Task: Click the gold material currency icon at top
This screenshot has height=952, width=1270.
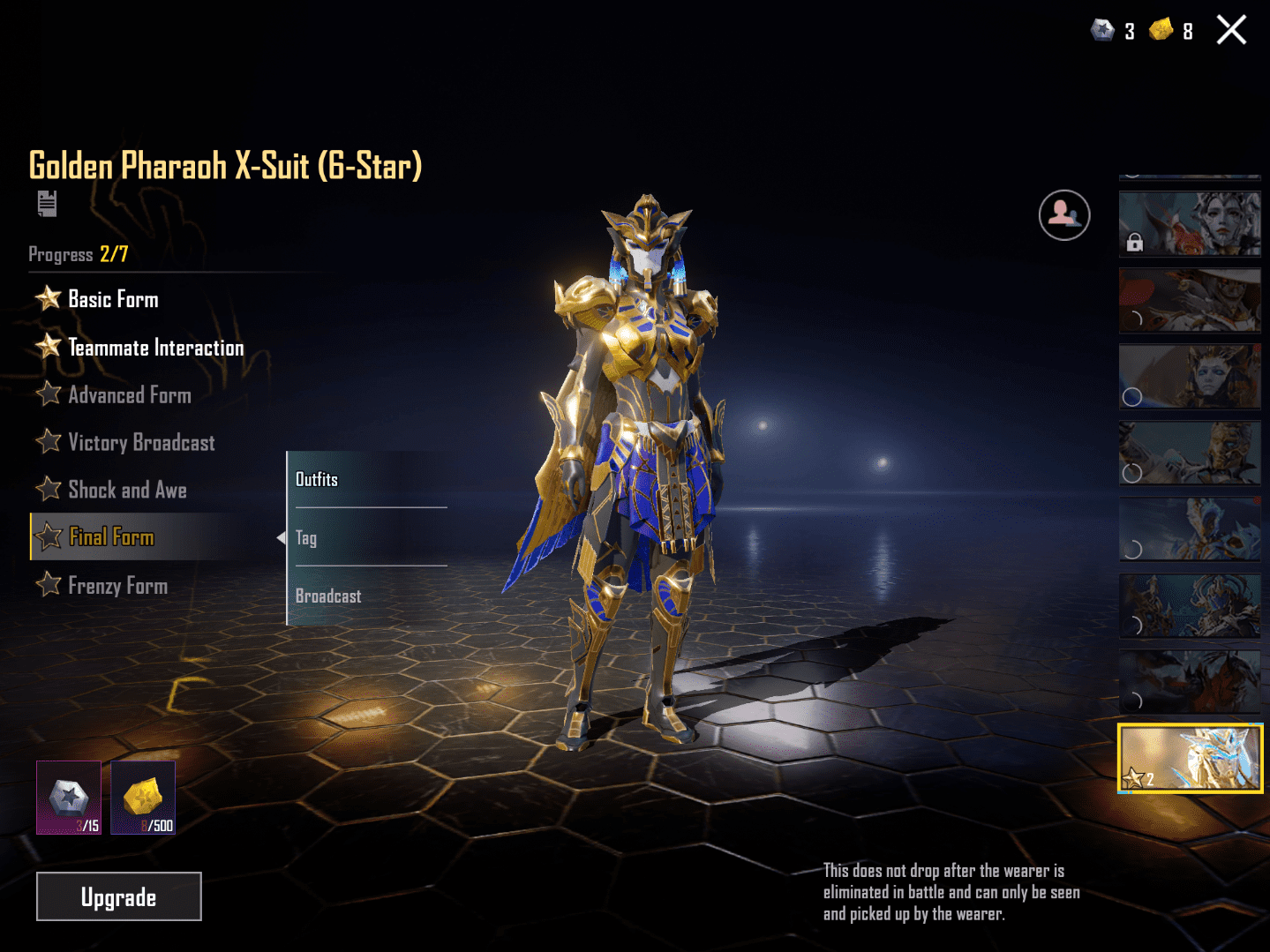Action: 1162,30
